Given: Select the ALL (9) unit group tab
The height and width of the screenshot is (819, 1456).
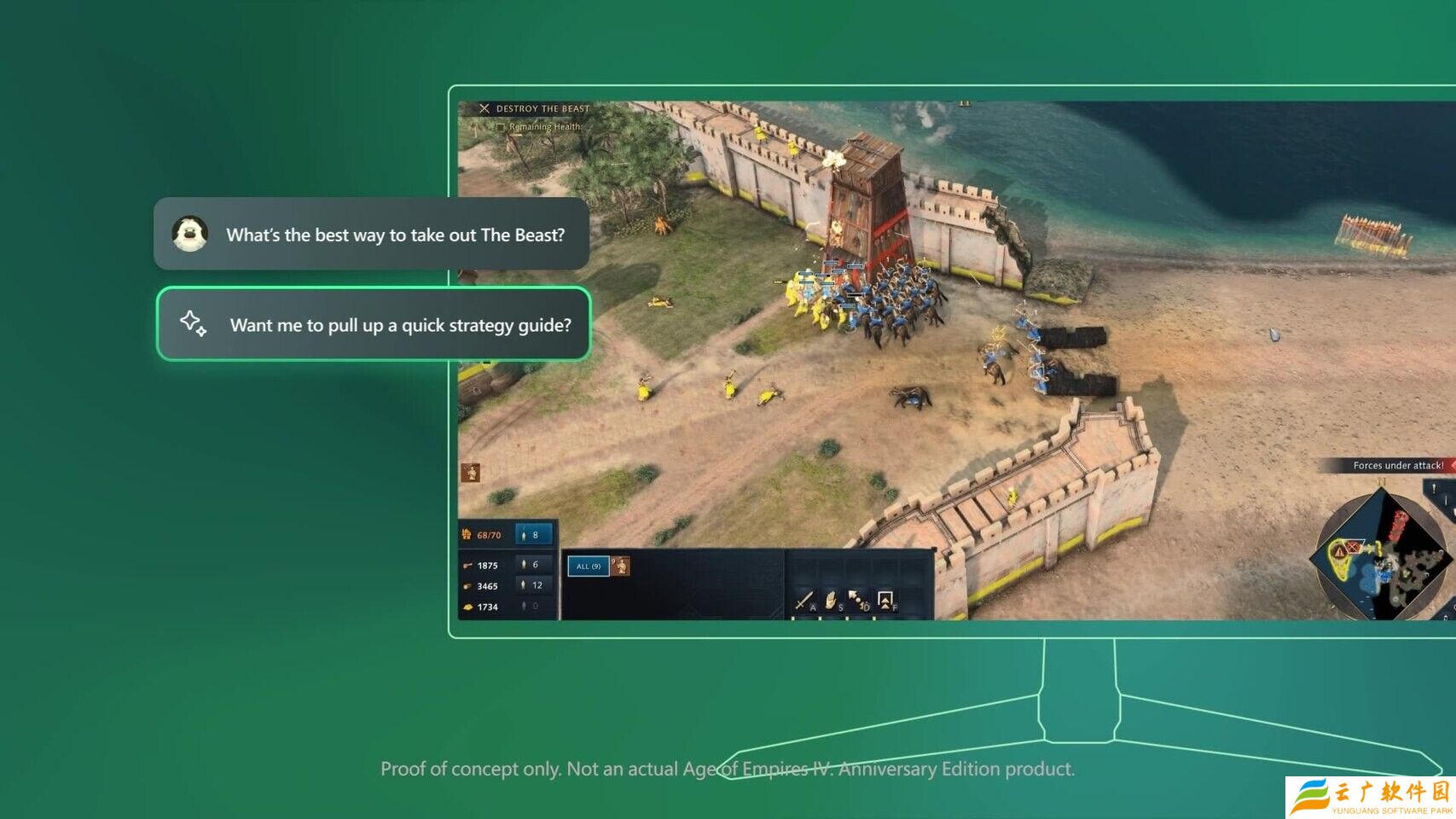Looking at the screenshot, I should pyautogui.click(x=588, y=566).
